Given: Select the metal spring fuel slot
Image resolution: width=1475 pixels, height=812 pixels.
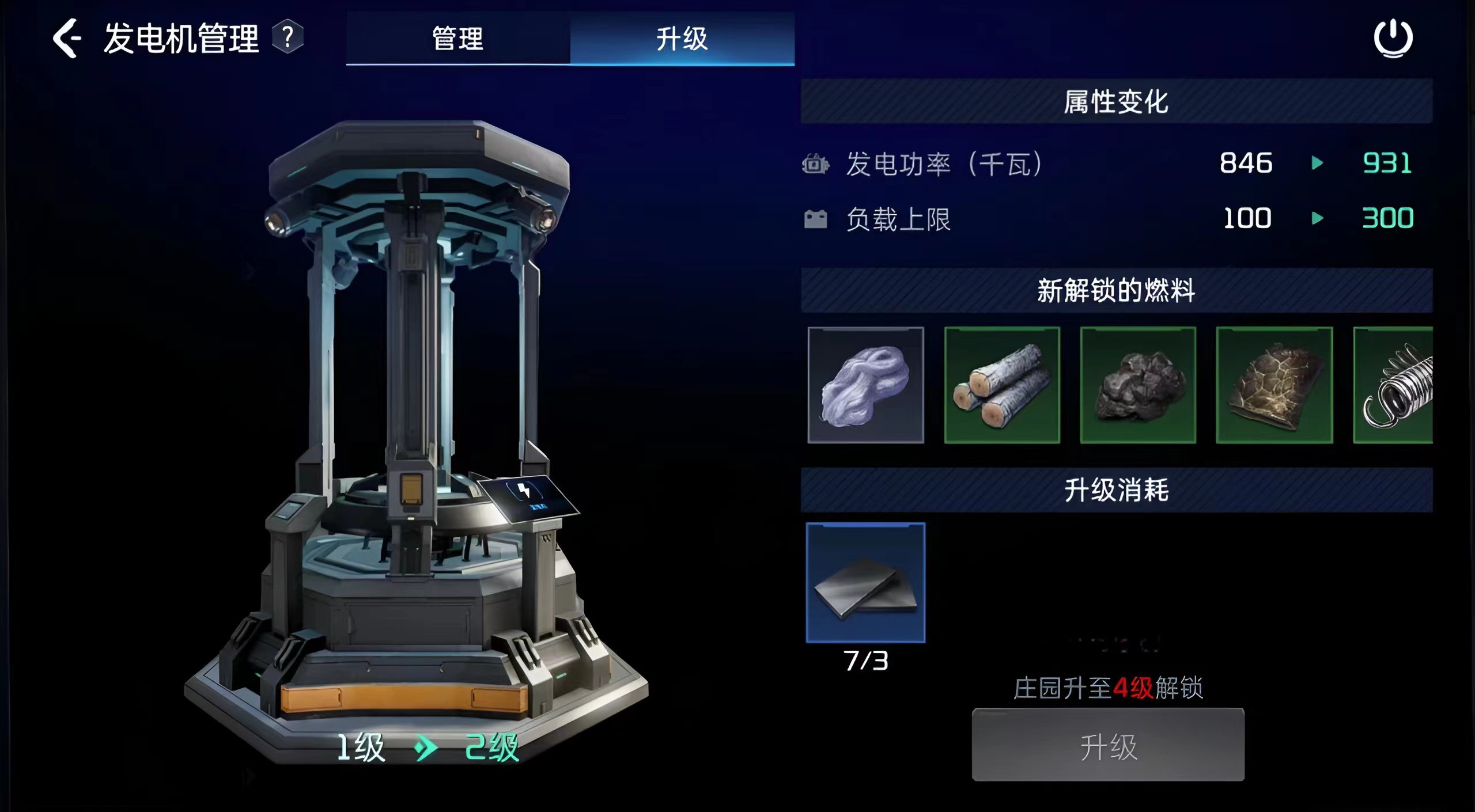Looking at the screenshot, I should tap(1394, 385).
